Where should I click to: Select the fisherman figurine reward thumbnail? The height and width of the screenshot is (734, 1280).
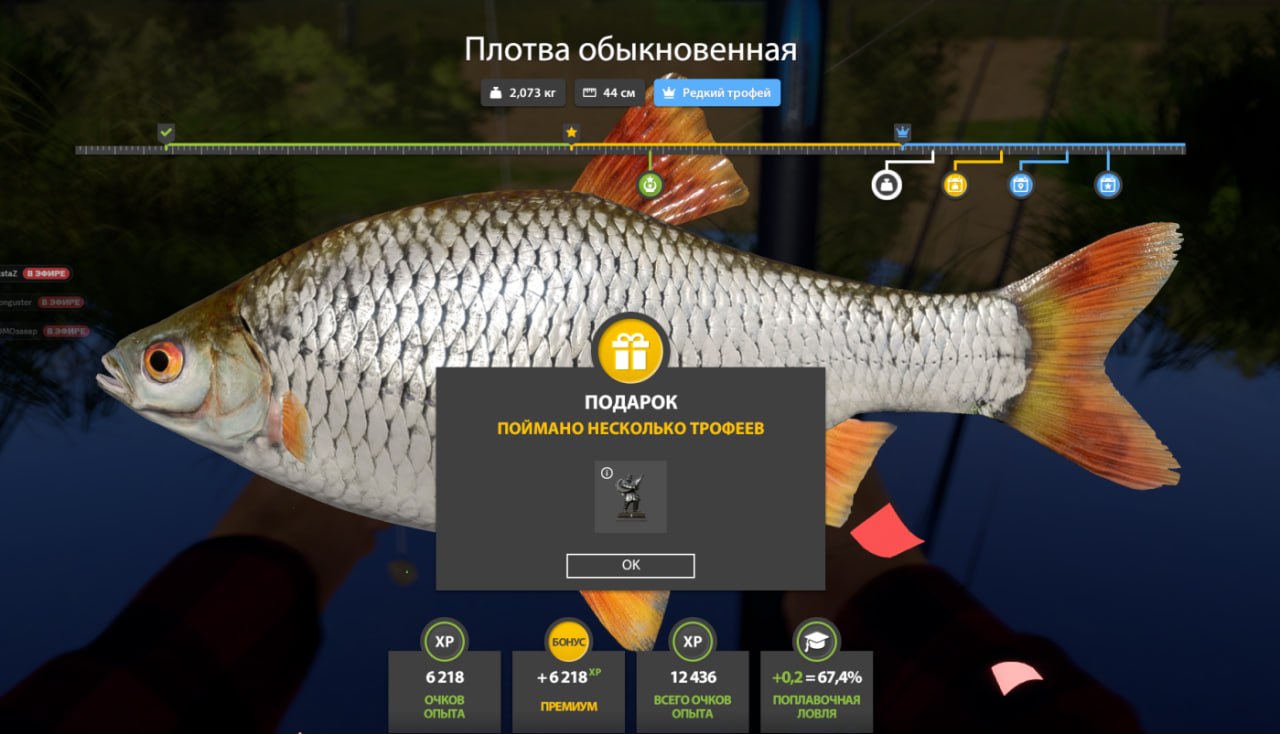[631, 497]
